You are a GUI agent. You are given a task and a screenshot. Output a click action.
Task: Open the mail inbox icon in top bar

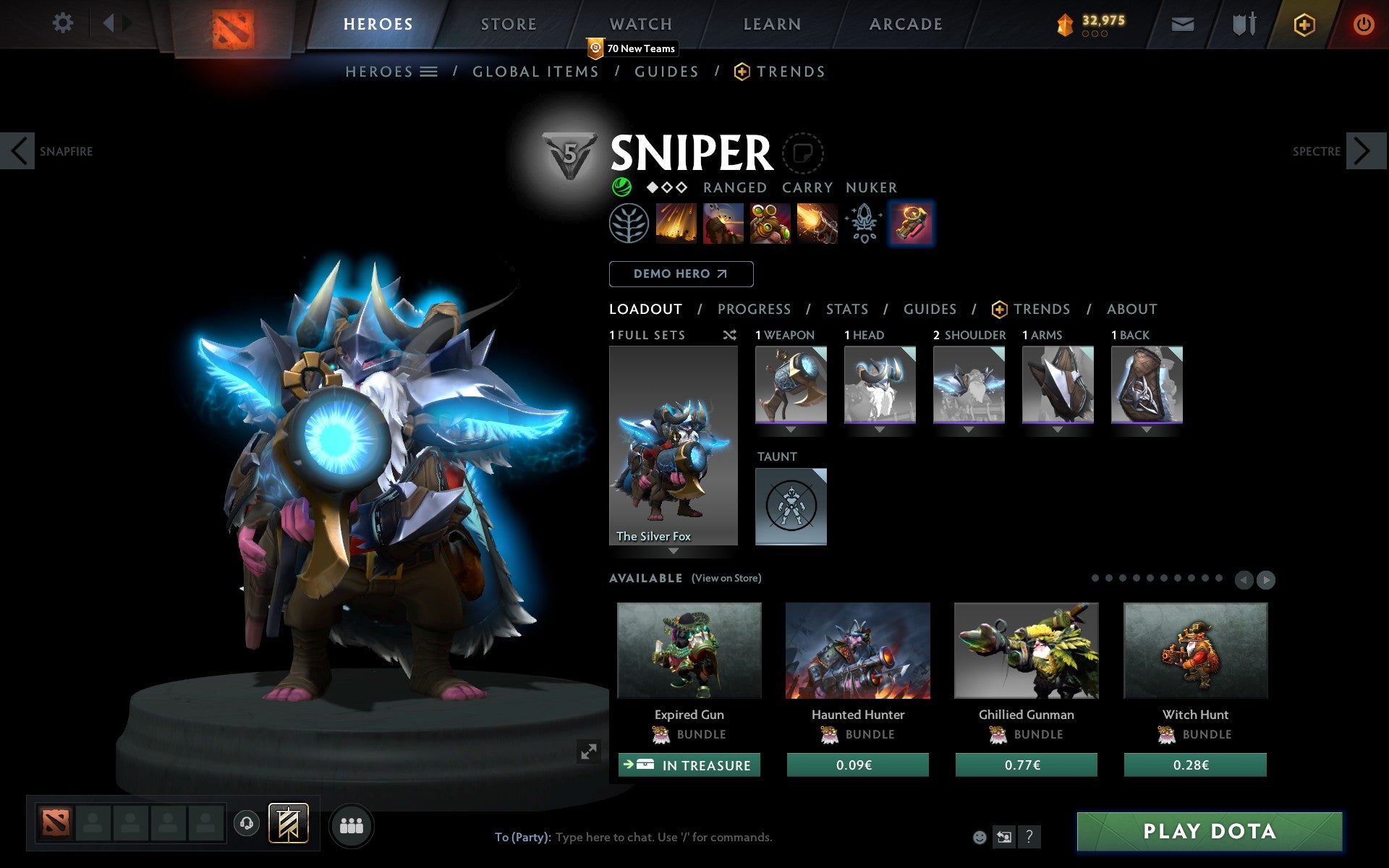(x=1182, y=24)
